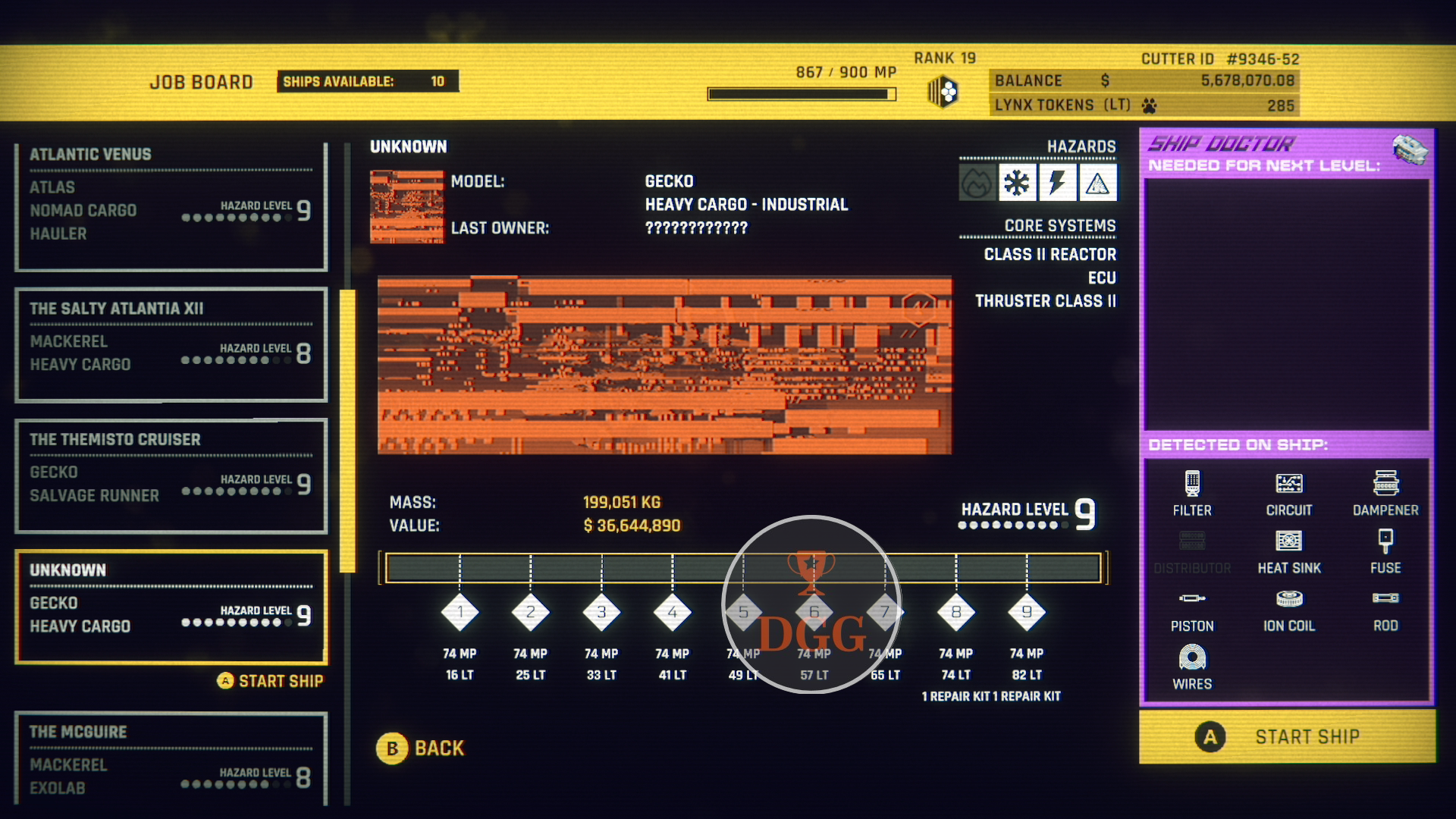Select the Atlantic Venus ship job

click(171, 206)
